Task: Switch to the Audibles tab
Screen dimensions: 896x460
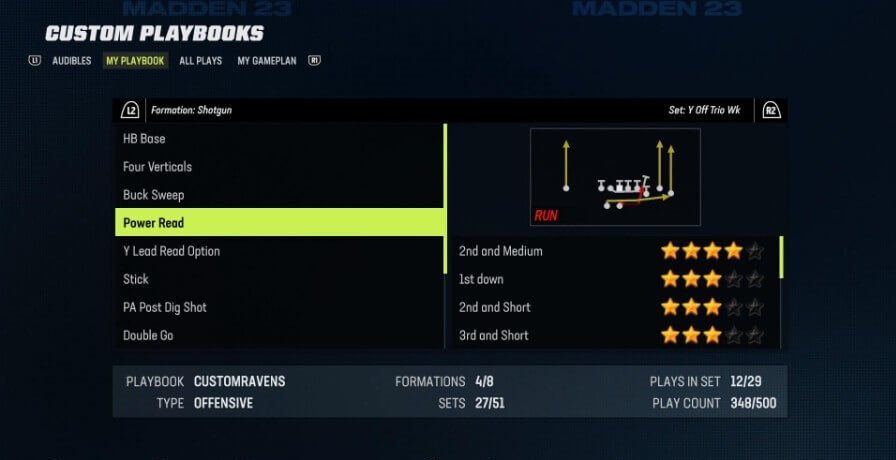Action: 71,61
